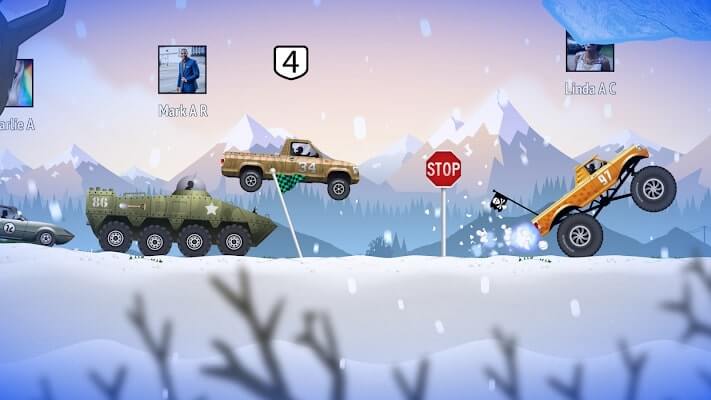Select Linda A C's player avatar

590,52
